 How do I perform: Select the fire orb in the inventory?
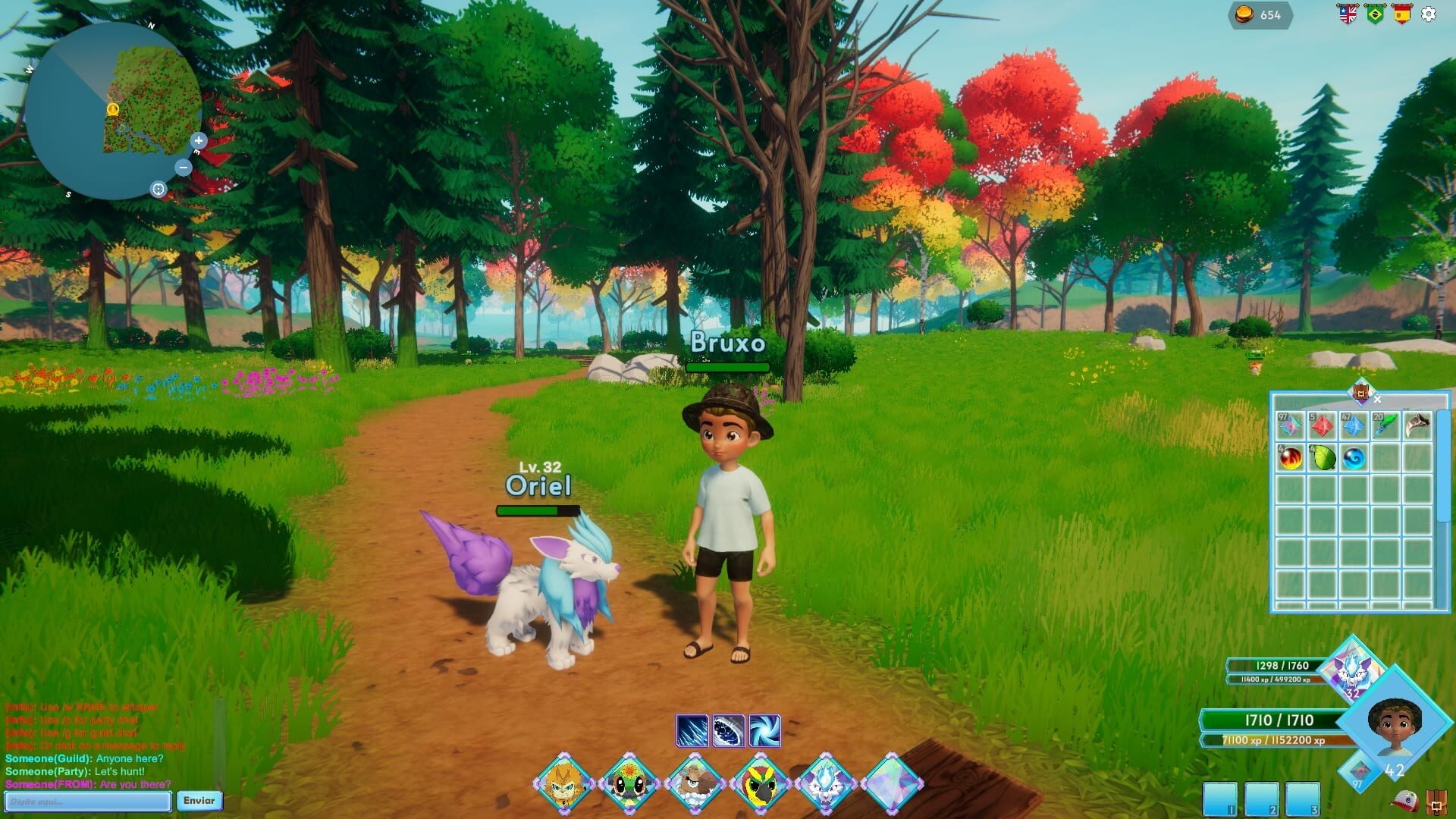tap(1291, 458)
